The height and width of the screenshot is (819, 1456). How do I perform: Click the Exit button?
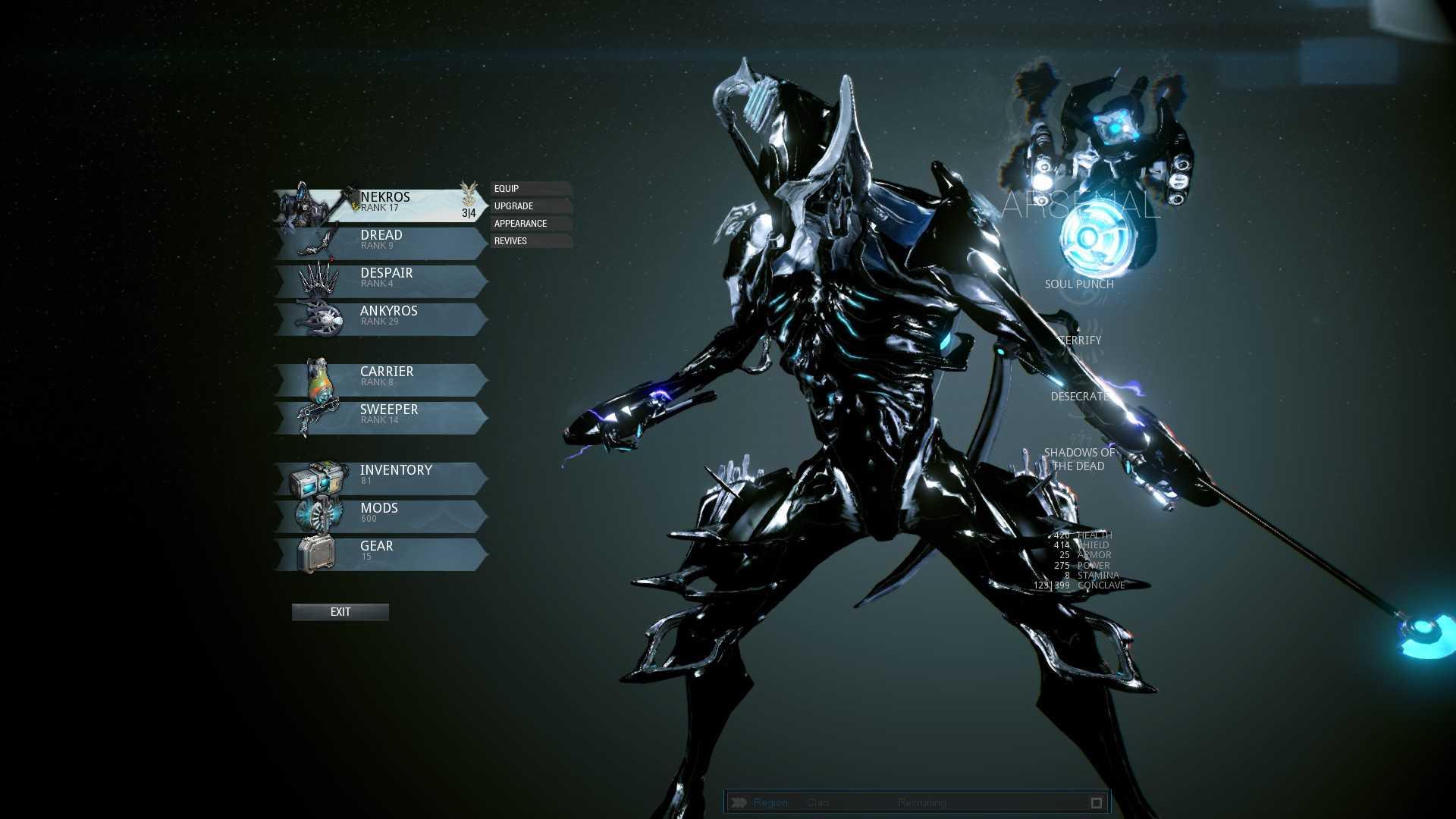pos(340,612)
